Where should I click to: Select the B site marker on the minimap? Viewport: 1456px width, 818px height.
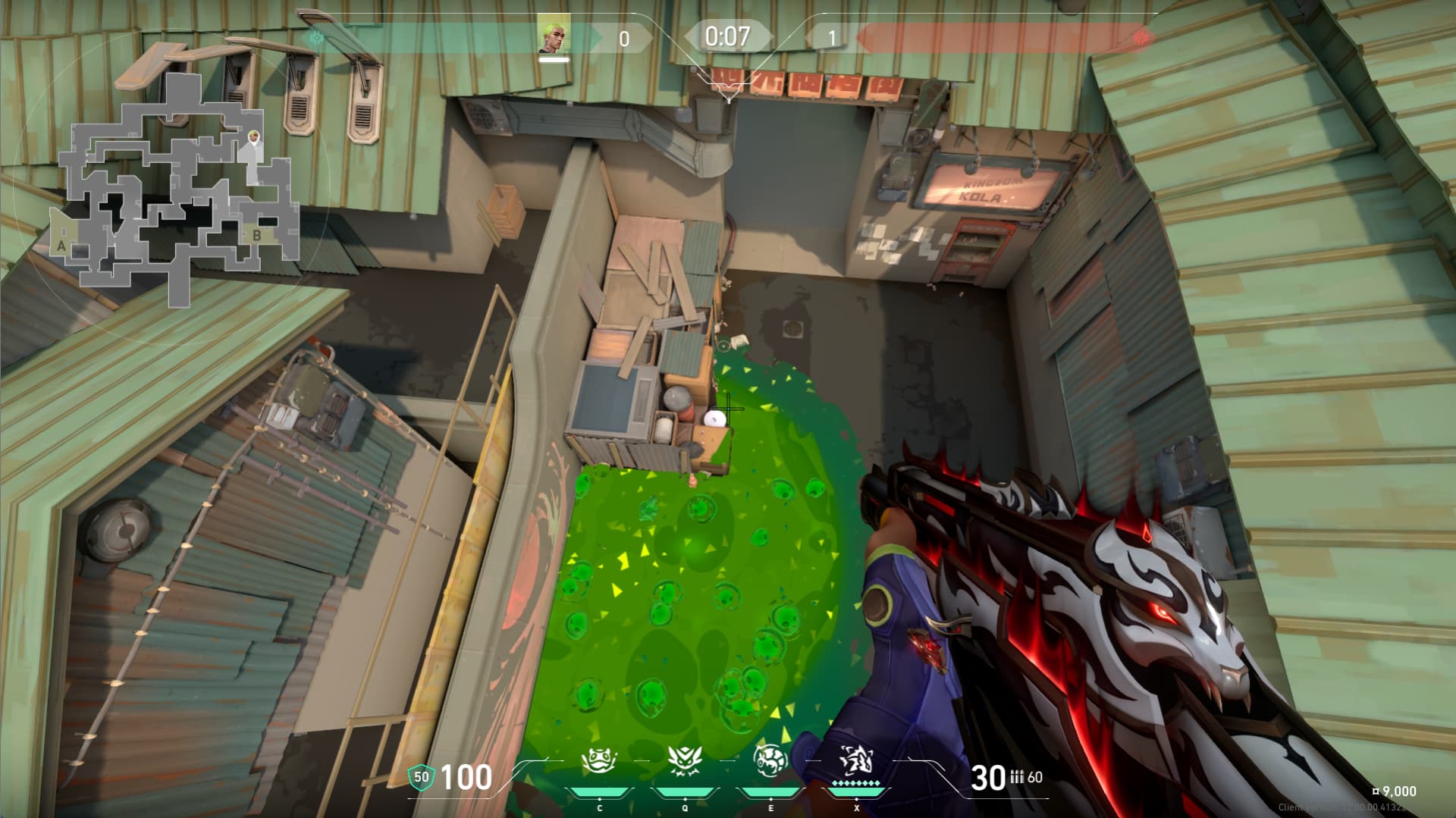click(x=257, y=235)
